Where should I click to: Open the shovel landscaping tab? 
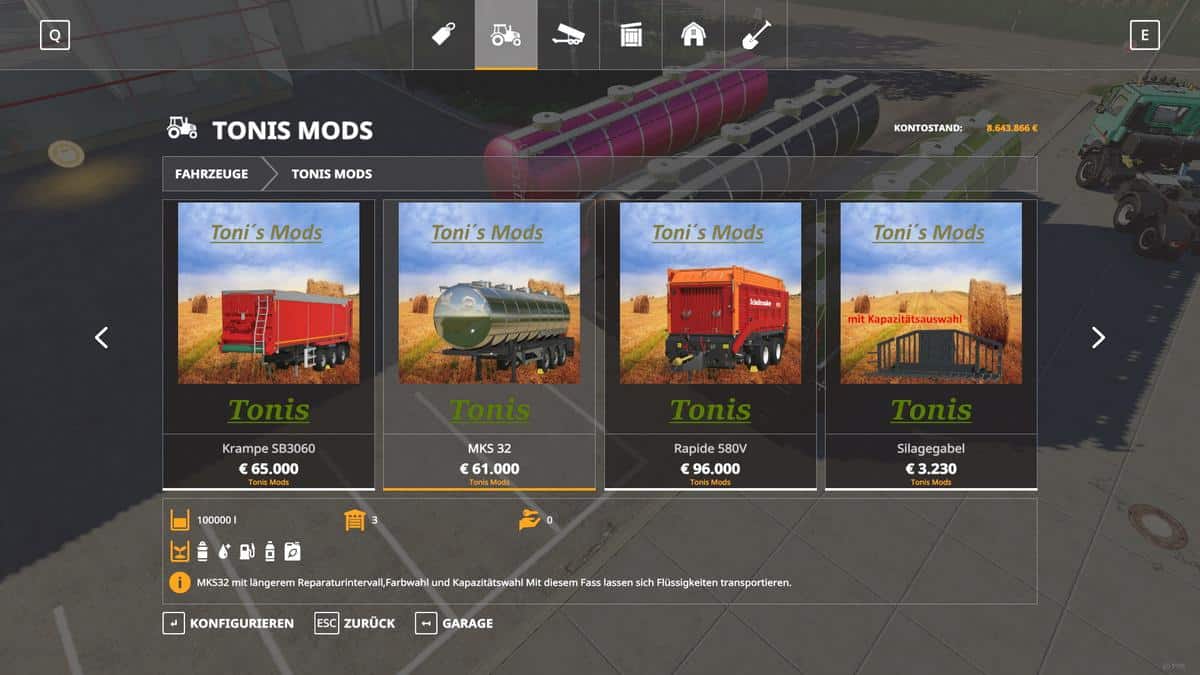tap(755, 35)
